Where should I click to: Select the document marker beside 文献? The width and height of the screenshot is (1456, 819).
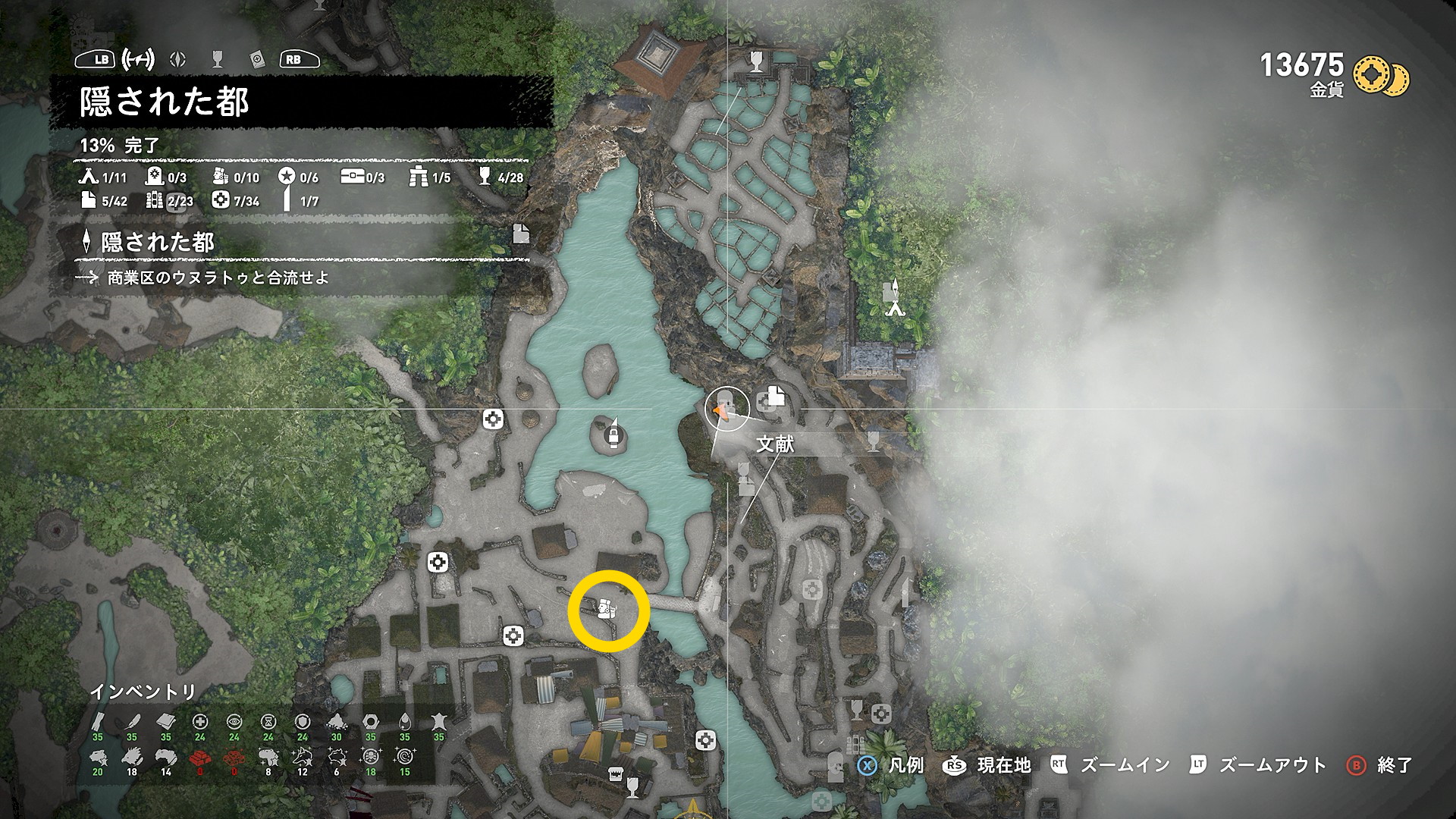click(775, 395)
